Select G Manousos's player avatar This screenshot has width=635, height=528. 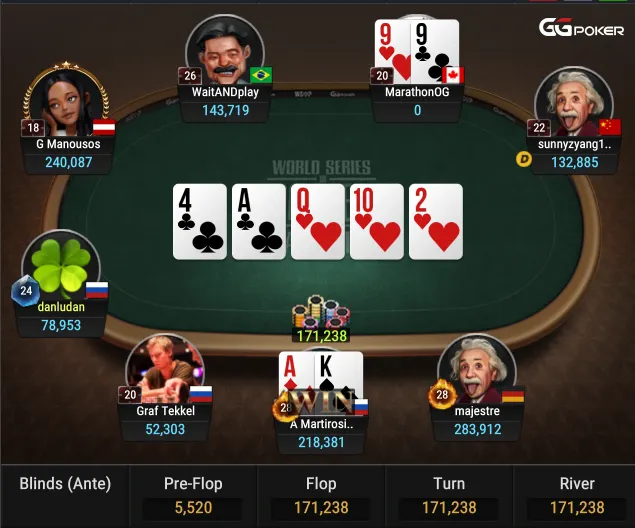(66, 104)
